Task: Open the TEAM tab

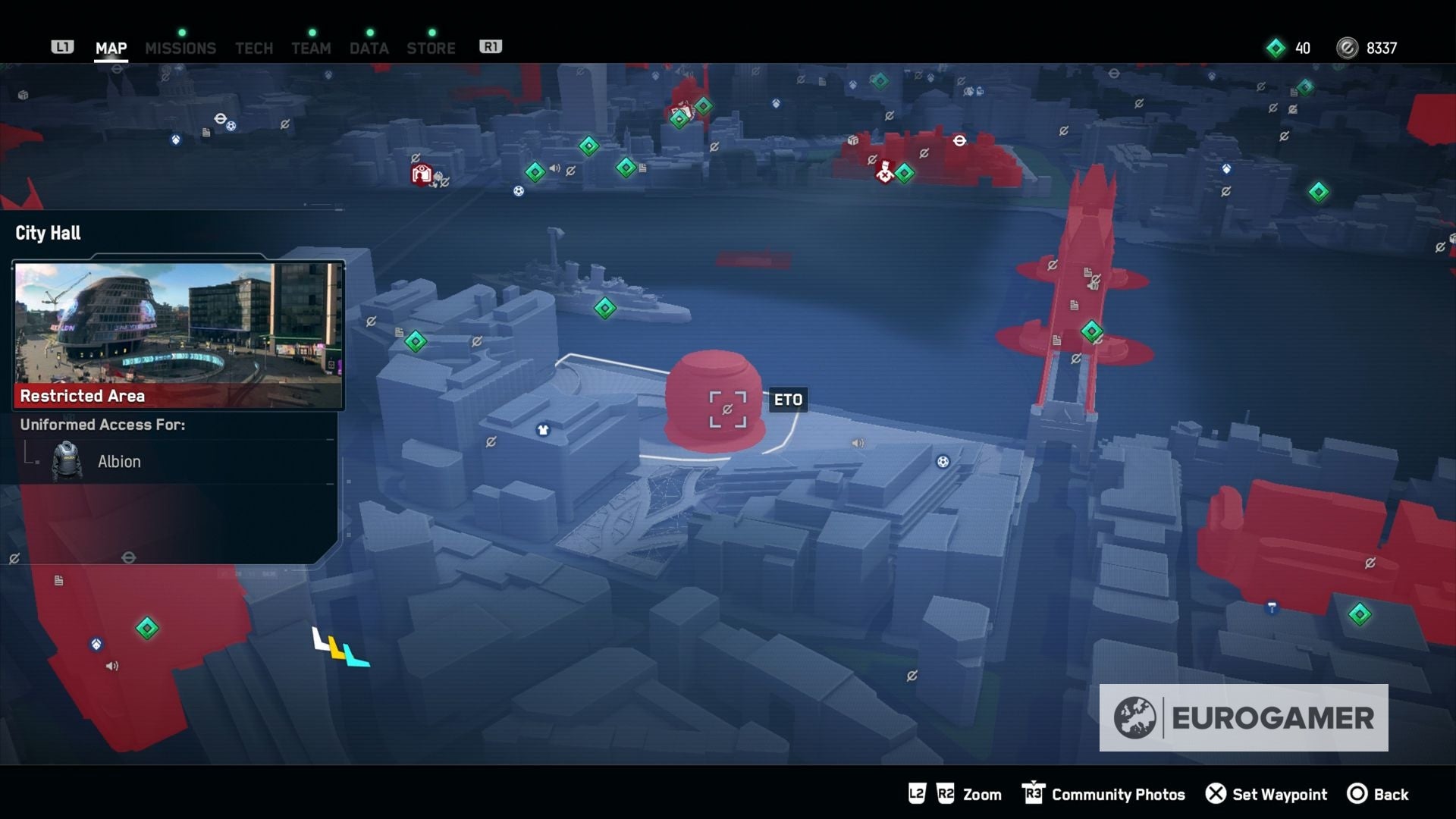Action: pyautogui.click(x=311, y=48)
